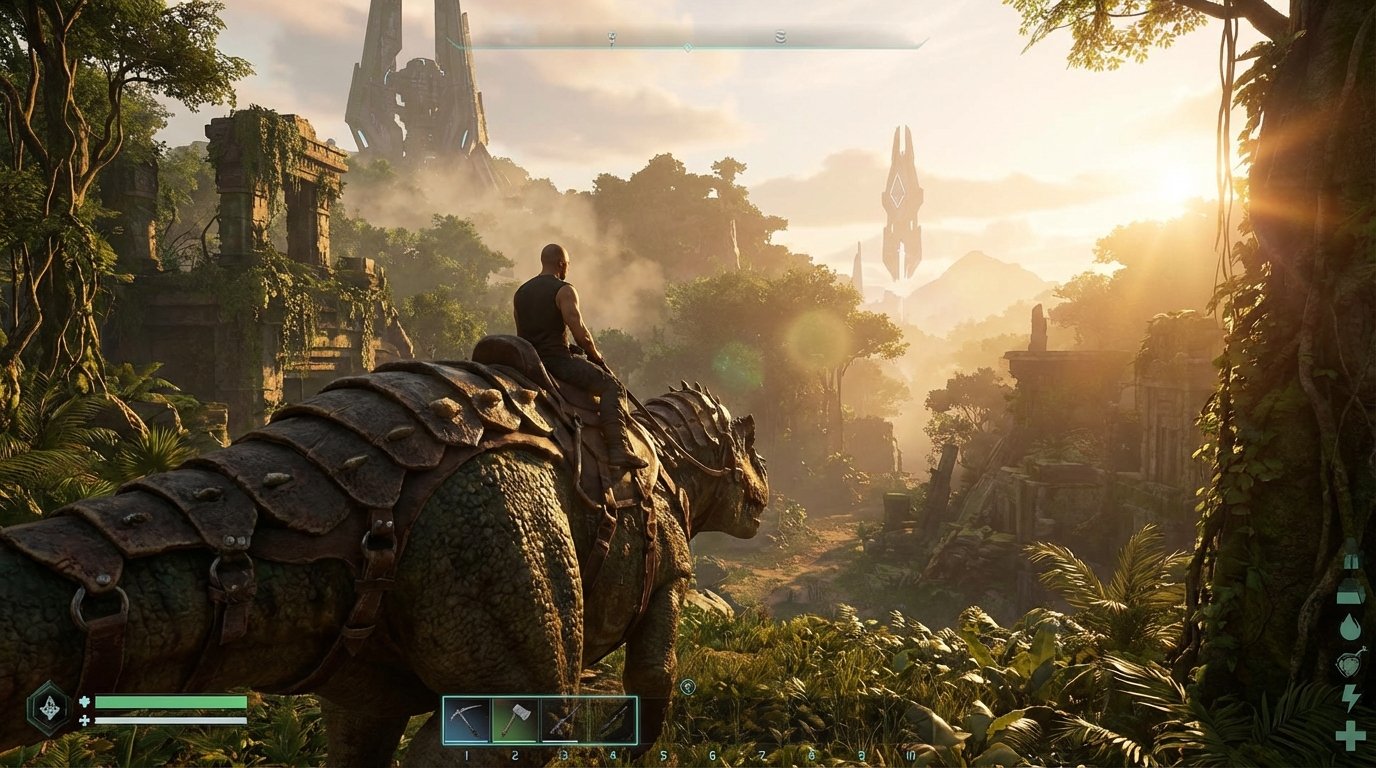Click the center diamond marker on the top compass
This screenshot has height=768, width=1376.
click(689, 46)
